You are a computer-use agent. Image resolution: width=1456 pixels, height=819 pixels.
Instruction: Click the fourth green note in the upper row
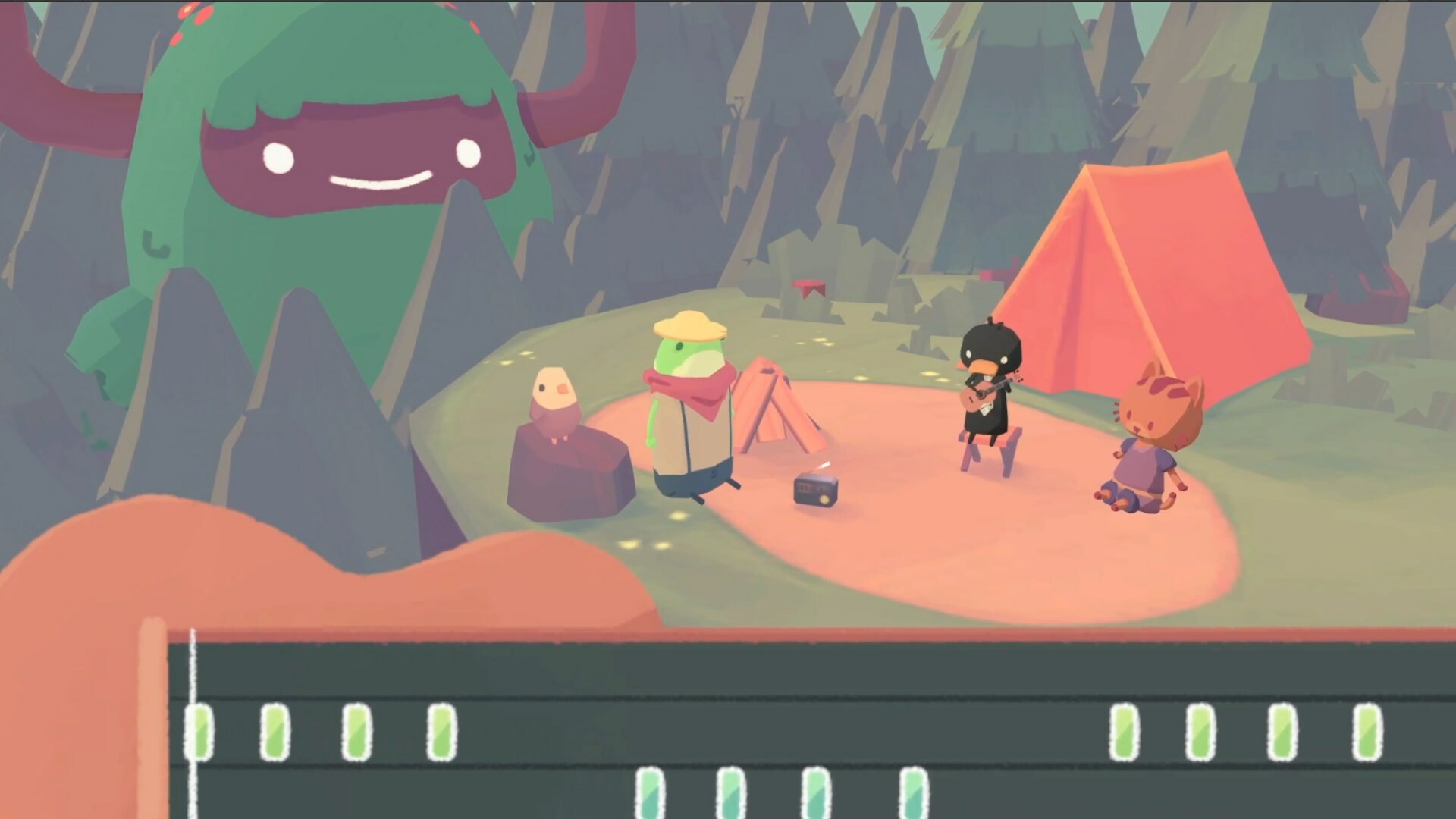coord(442,733)
